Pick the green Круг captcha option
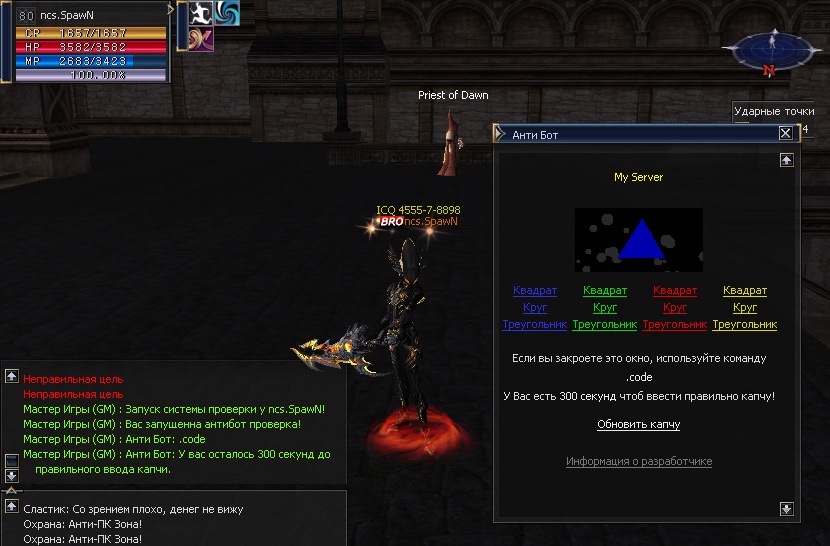The image size is (830, 546). (x=605, y=308)
